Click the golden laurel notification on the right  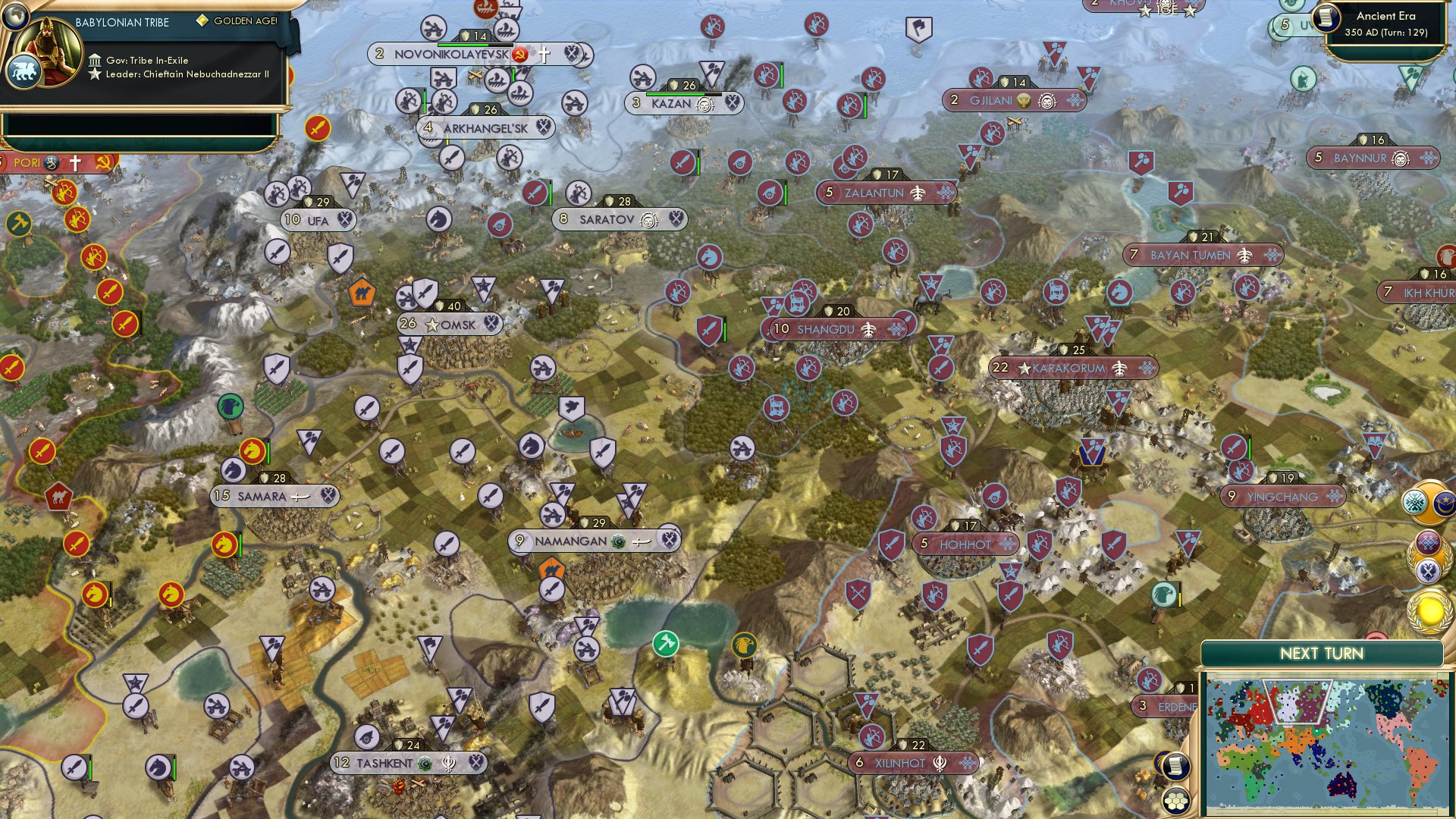click(x=1429, y=610)
